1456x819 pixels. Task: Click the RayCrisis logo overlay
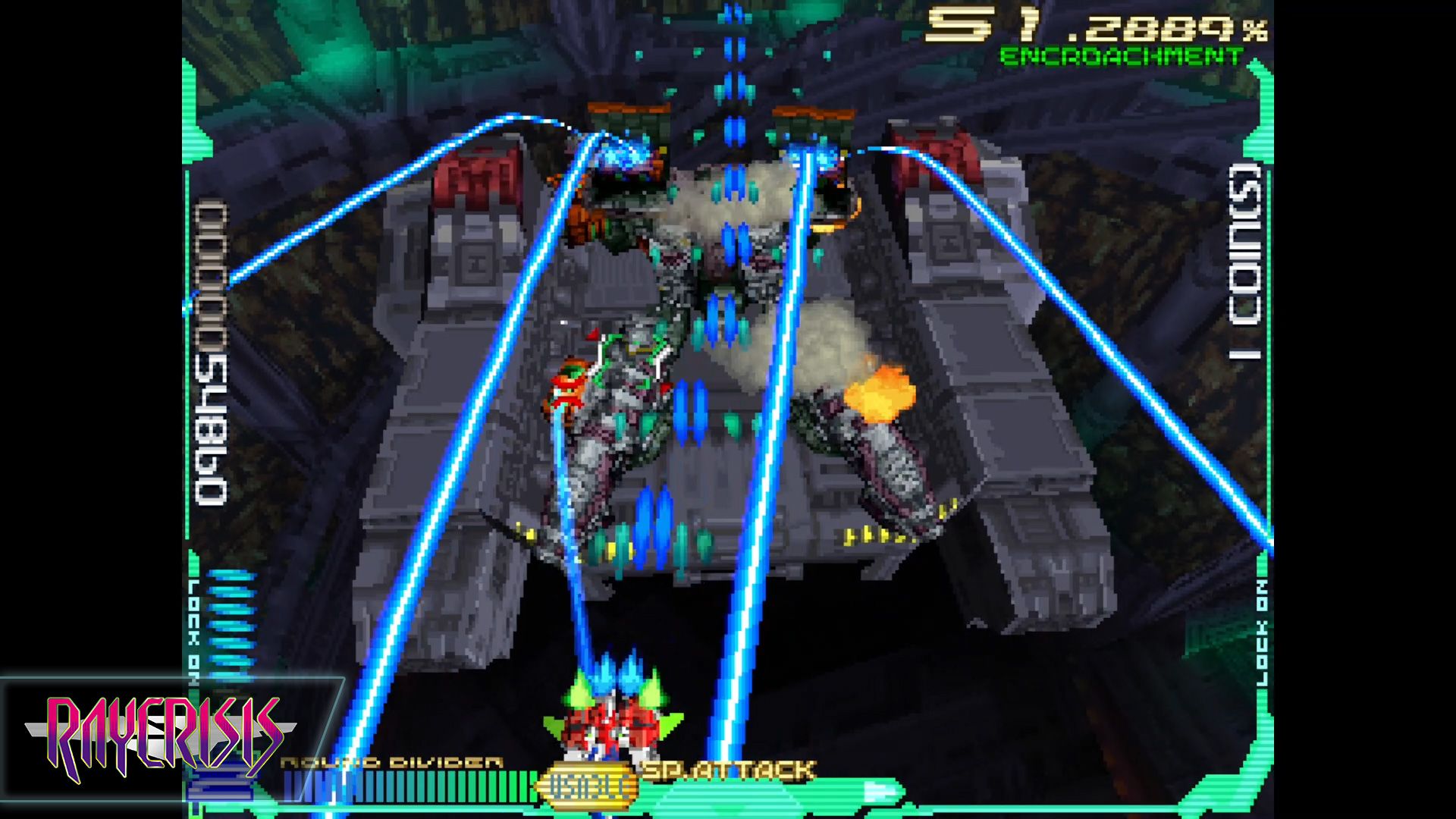coord(162,737)
